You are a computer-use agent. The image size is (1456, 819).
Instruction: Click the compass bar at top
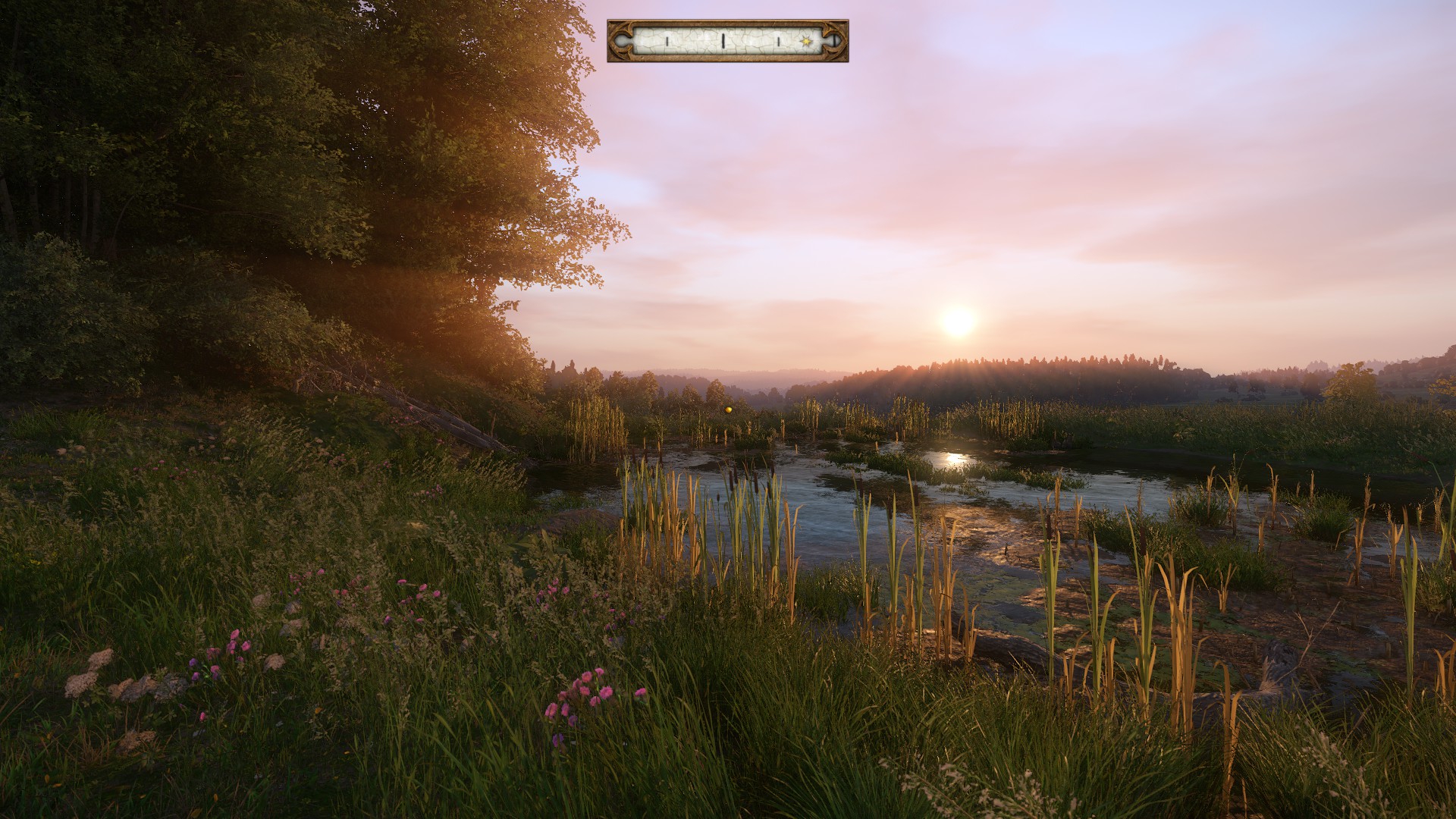click(727, 41)
